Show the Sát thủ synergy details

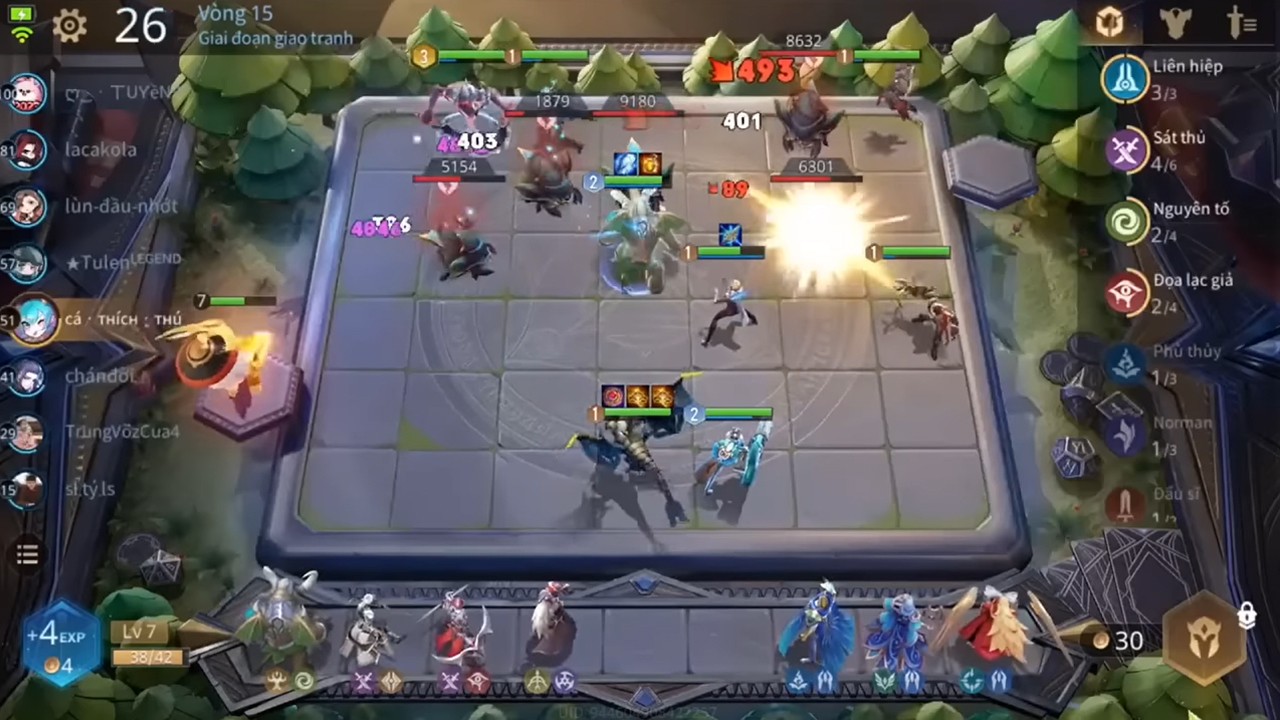click(x=1127, y=150)
